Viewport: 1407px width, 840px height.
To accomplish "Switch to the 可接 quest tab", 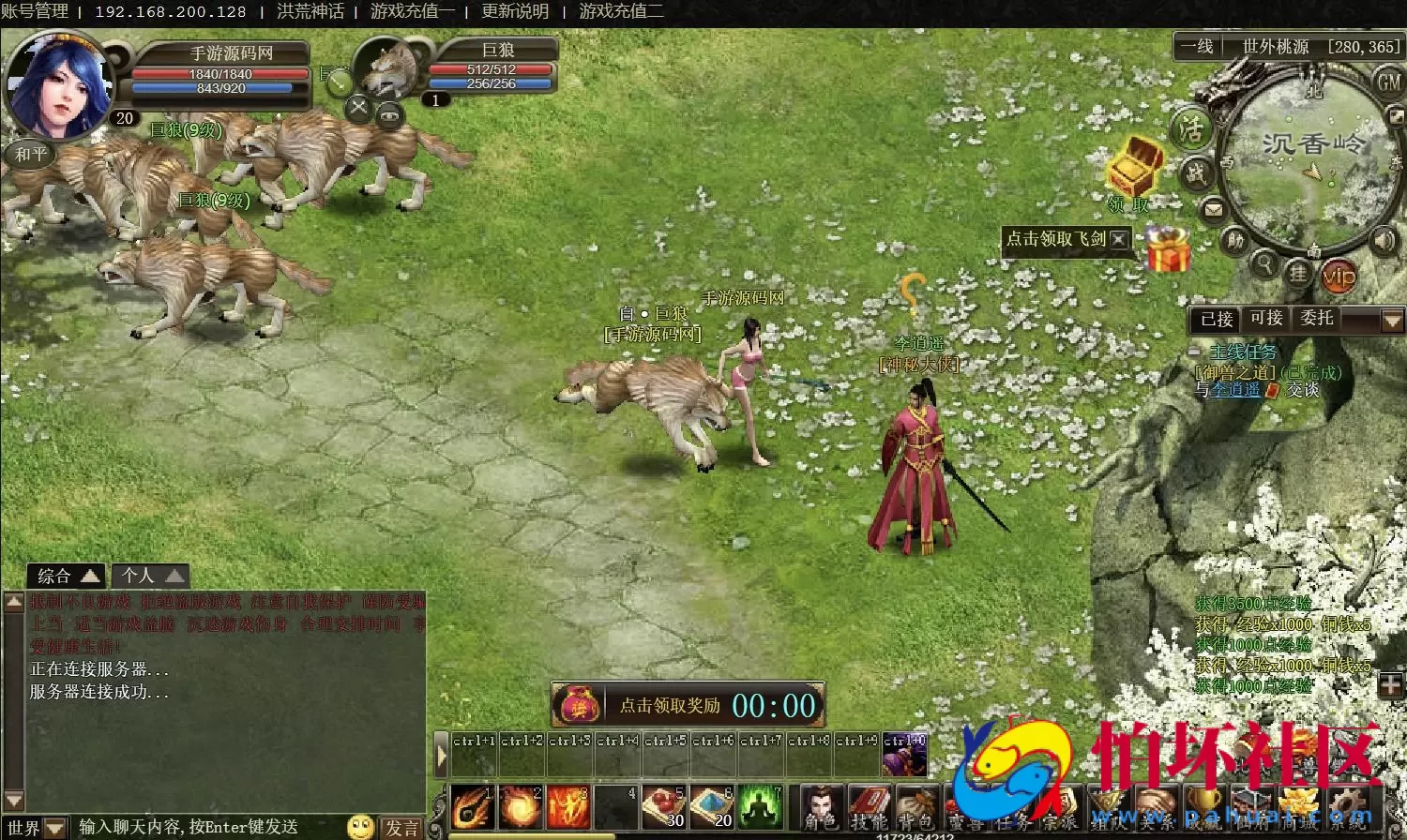I will 1266,319.
